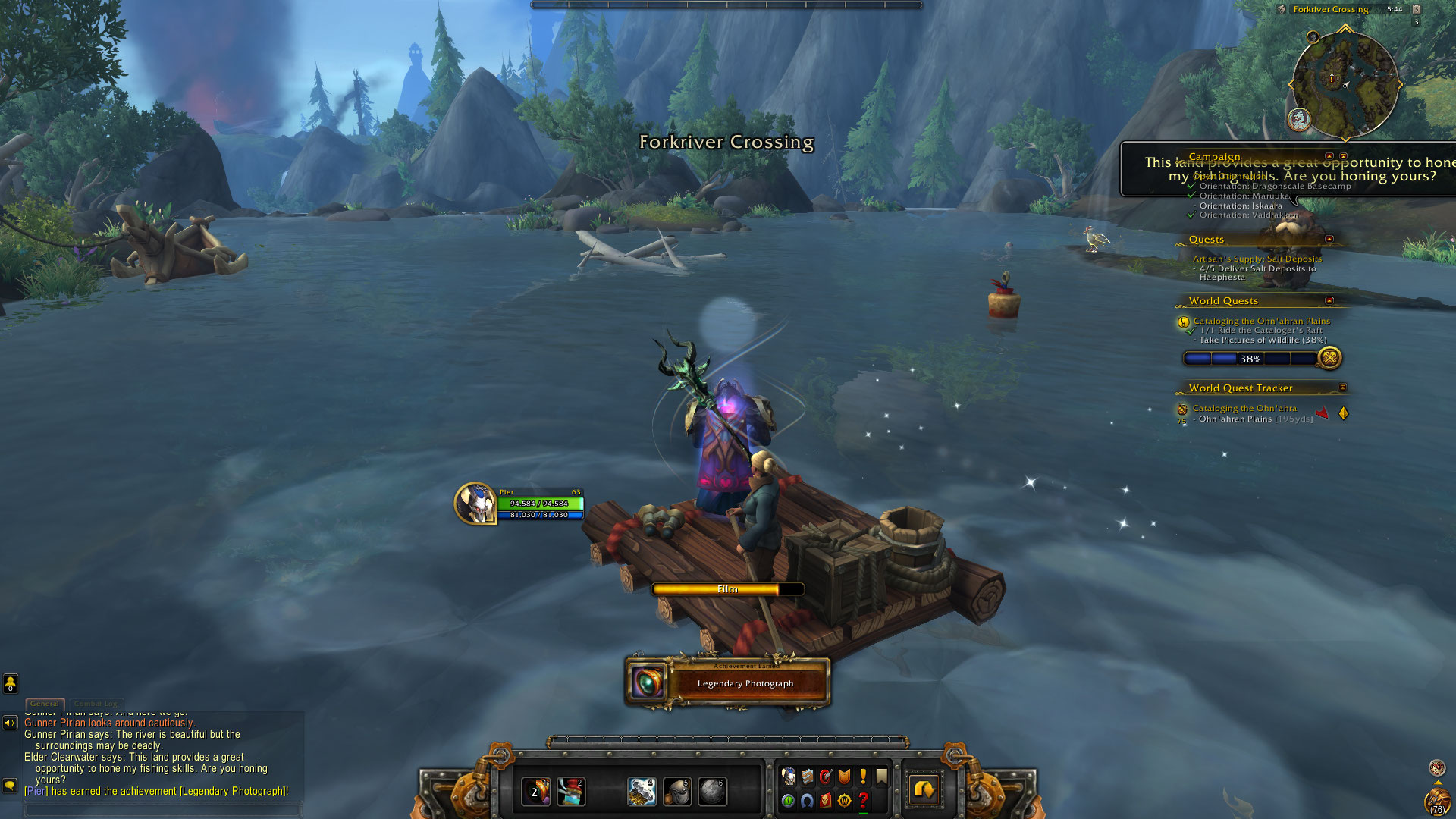Use the snowy tree ability in slot 4

point(642,792)
